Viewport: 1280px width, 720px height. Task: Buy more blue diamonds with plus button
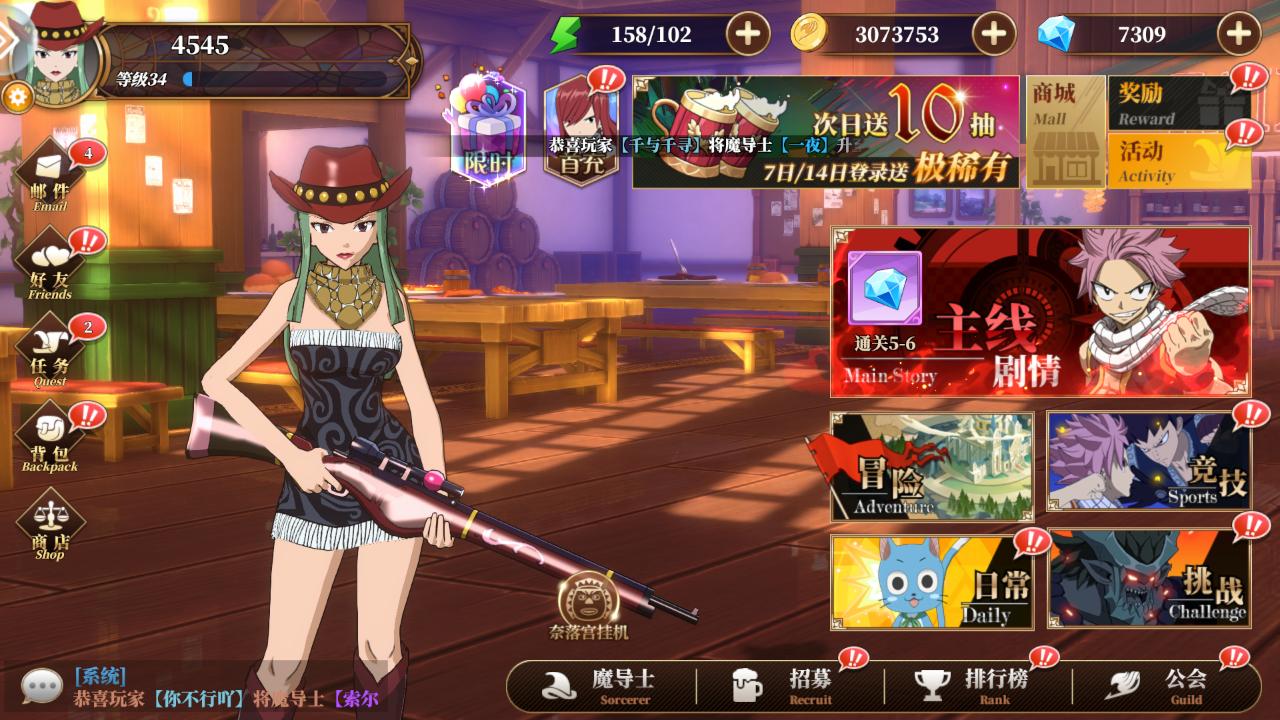[x=1238, y=35]
